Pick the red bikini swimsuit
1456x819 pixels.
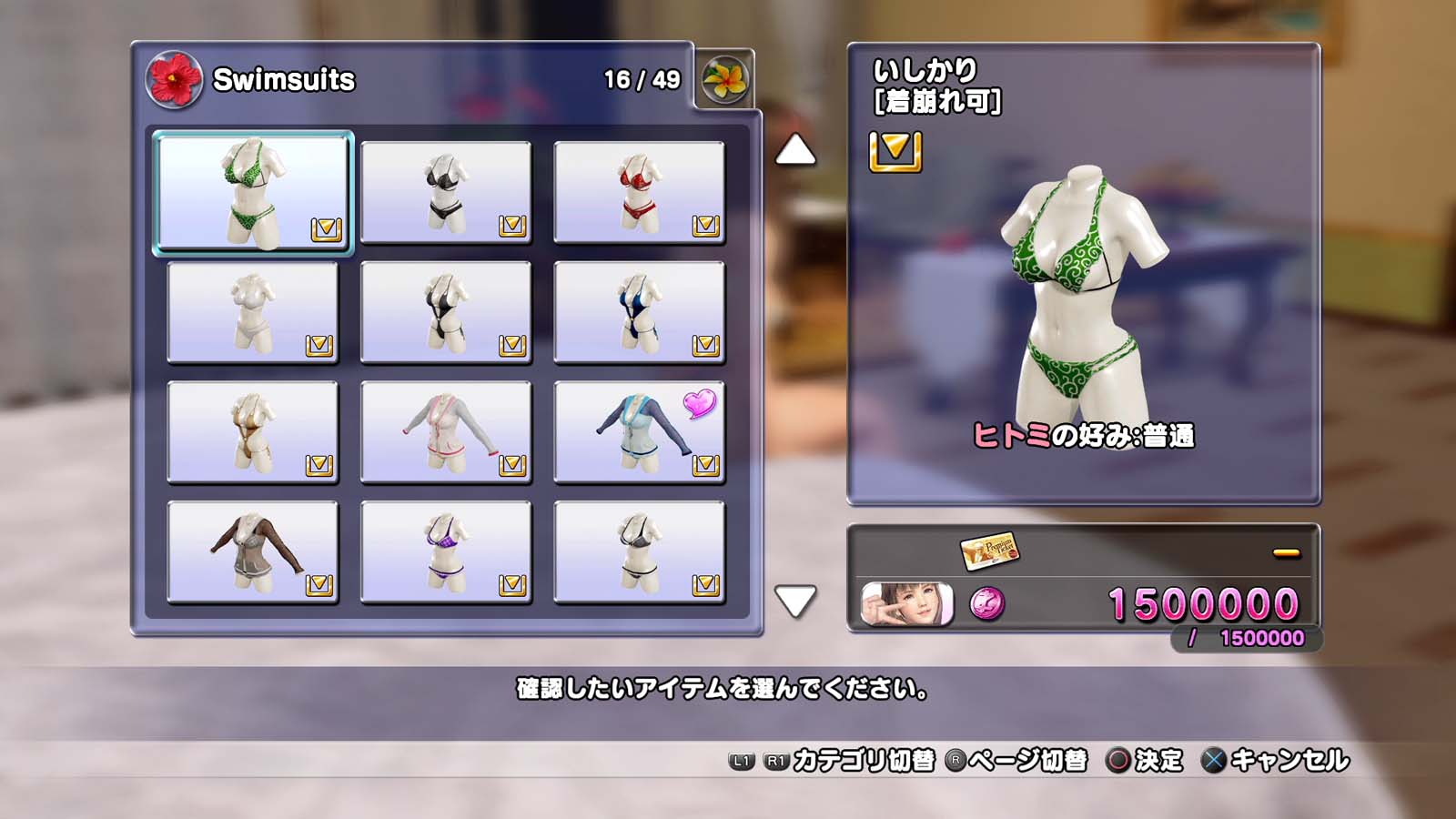click(x=639, y=192)
